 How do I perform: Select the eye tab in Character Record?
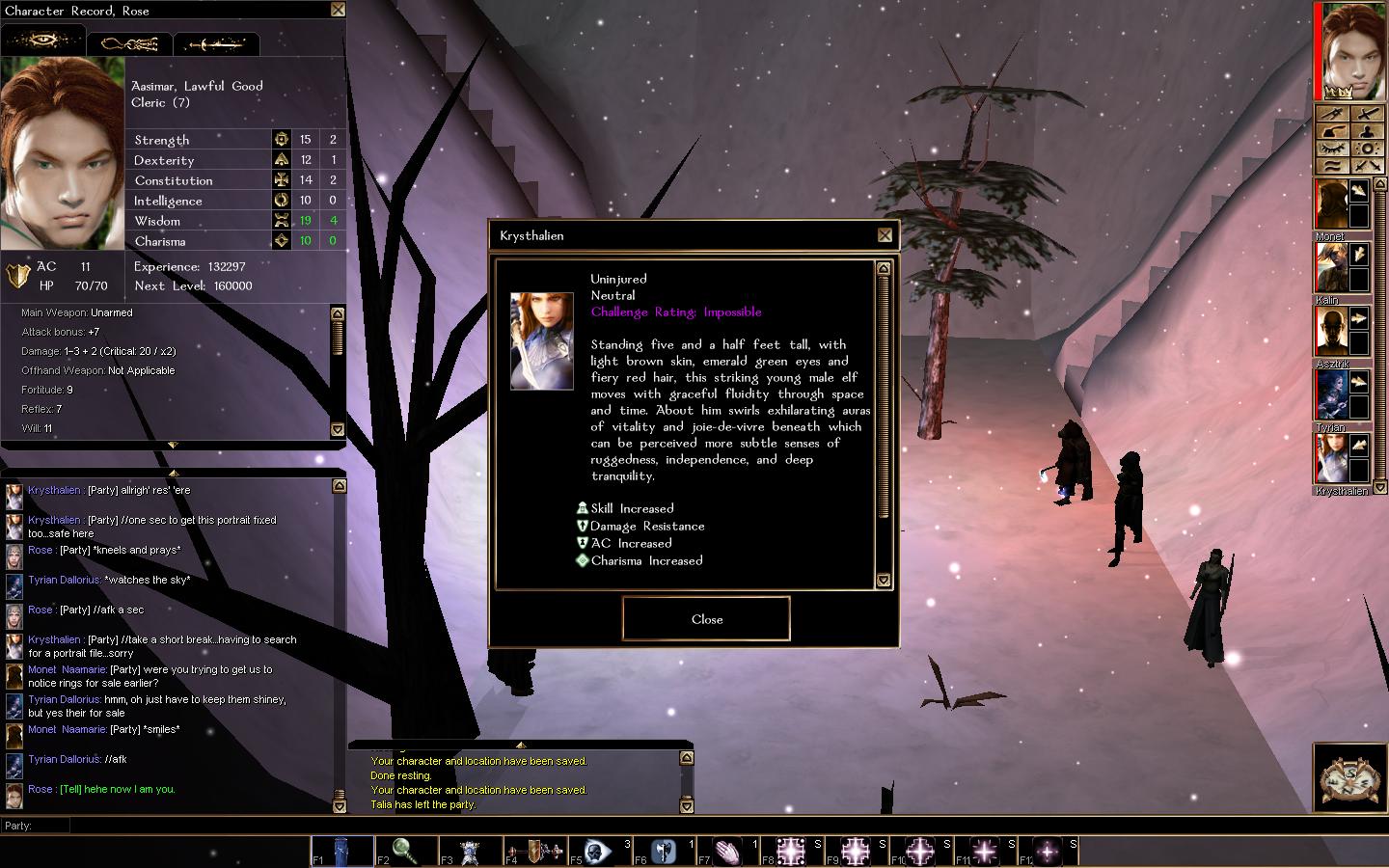click(43, 41)
